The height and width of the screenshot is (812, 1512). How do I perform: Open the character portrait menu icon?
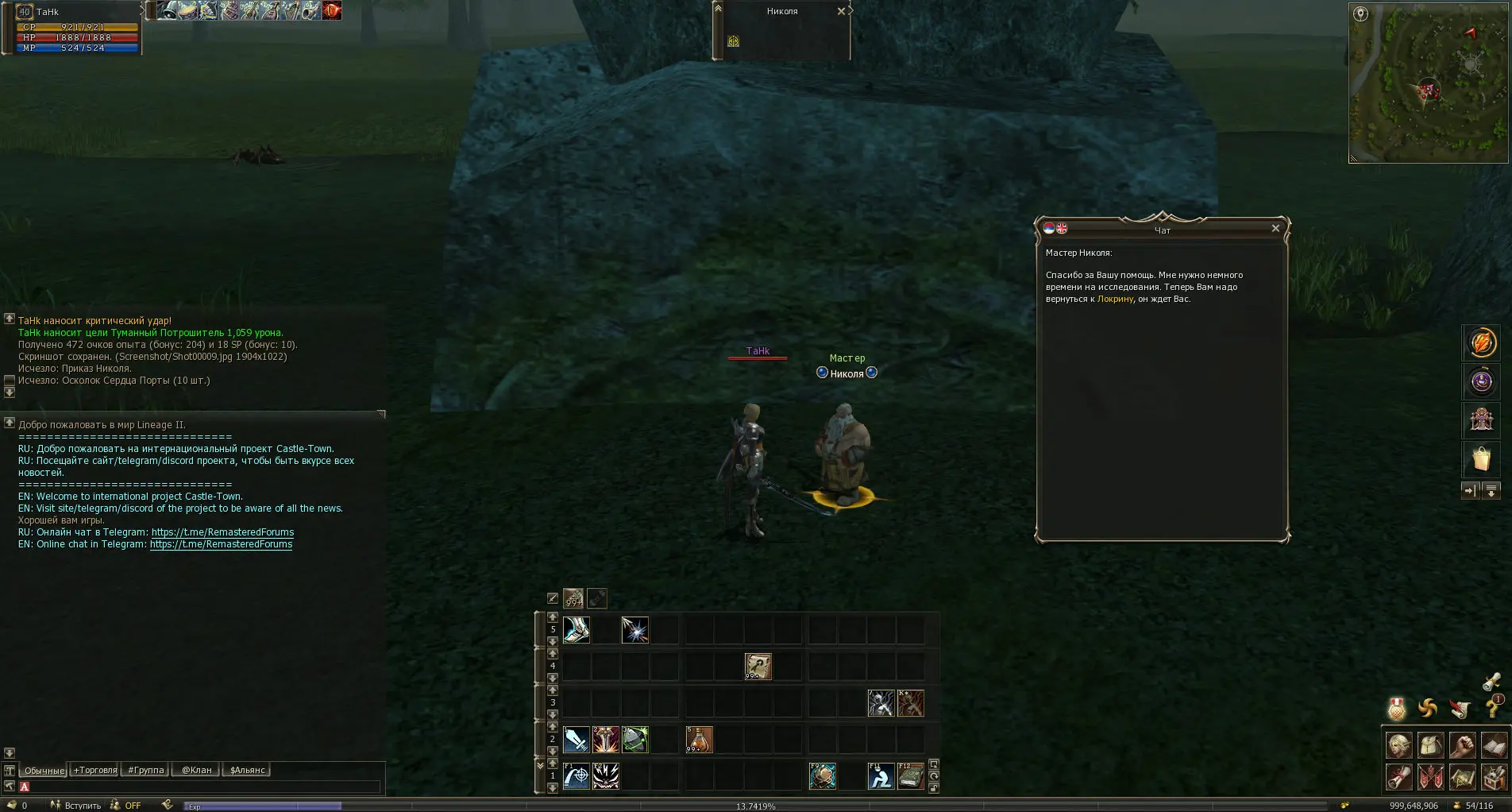pos(1398,745)
